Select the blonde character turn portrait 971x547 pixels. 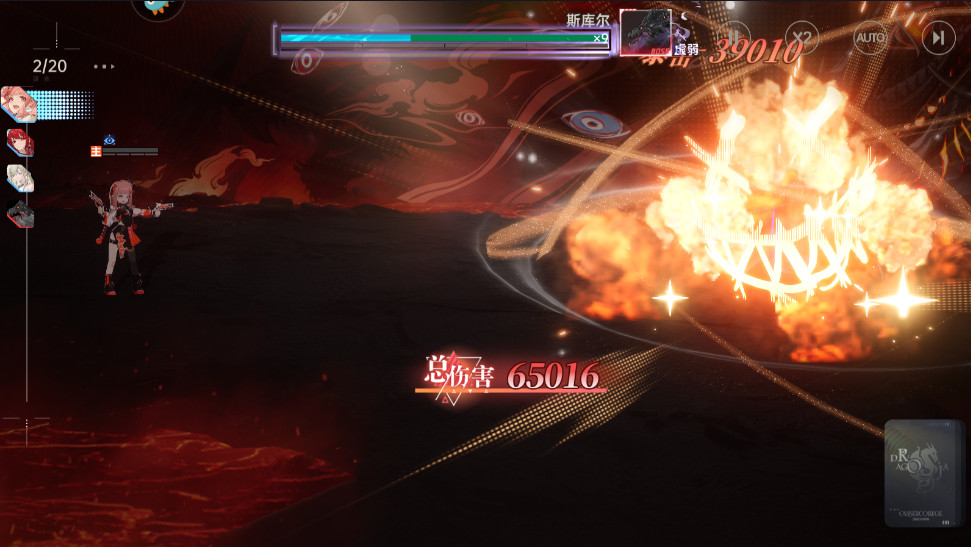[20, 178]
